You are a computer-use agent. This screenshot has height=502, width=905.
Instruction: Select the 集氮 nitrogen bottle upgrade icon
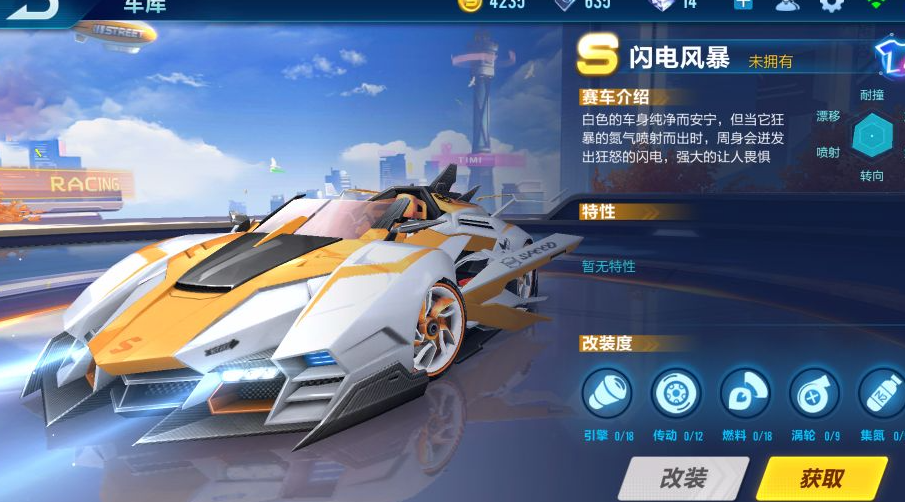[881, 393]
